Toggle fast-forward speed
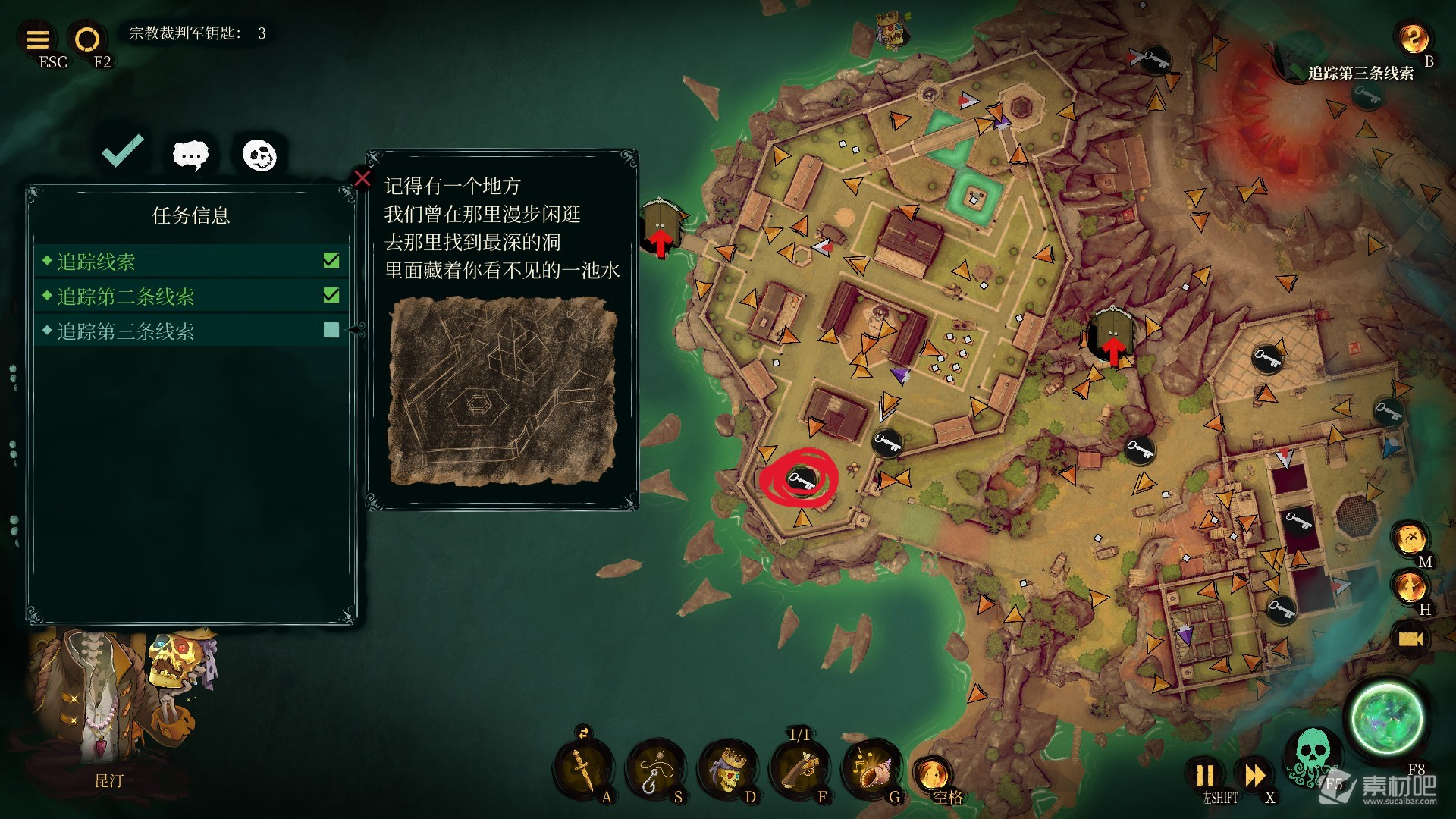The image size is (1456, 819). click(x=1255, y=776)
